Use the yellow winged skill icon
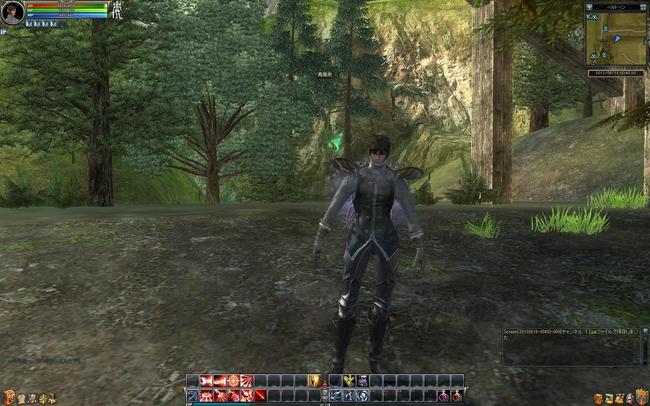The image size is (650, 406). (x=347, y=381)
